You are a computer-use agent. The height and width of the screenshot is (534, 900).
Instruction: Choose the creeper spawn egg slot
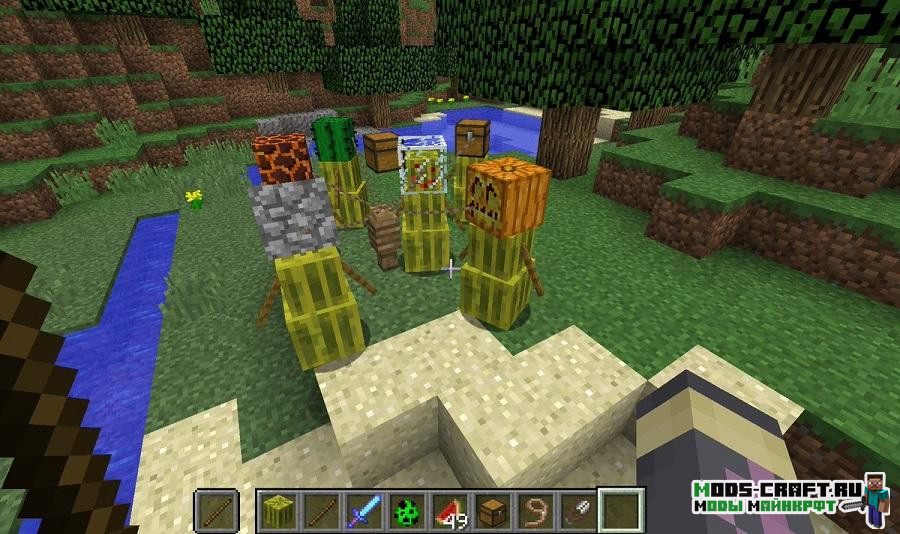403,510
